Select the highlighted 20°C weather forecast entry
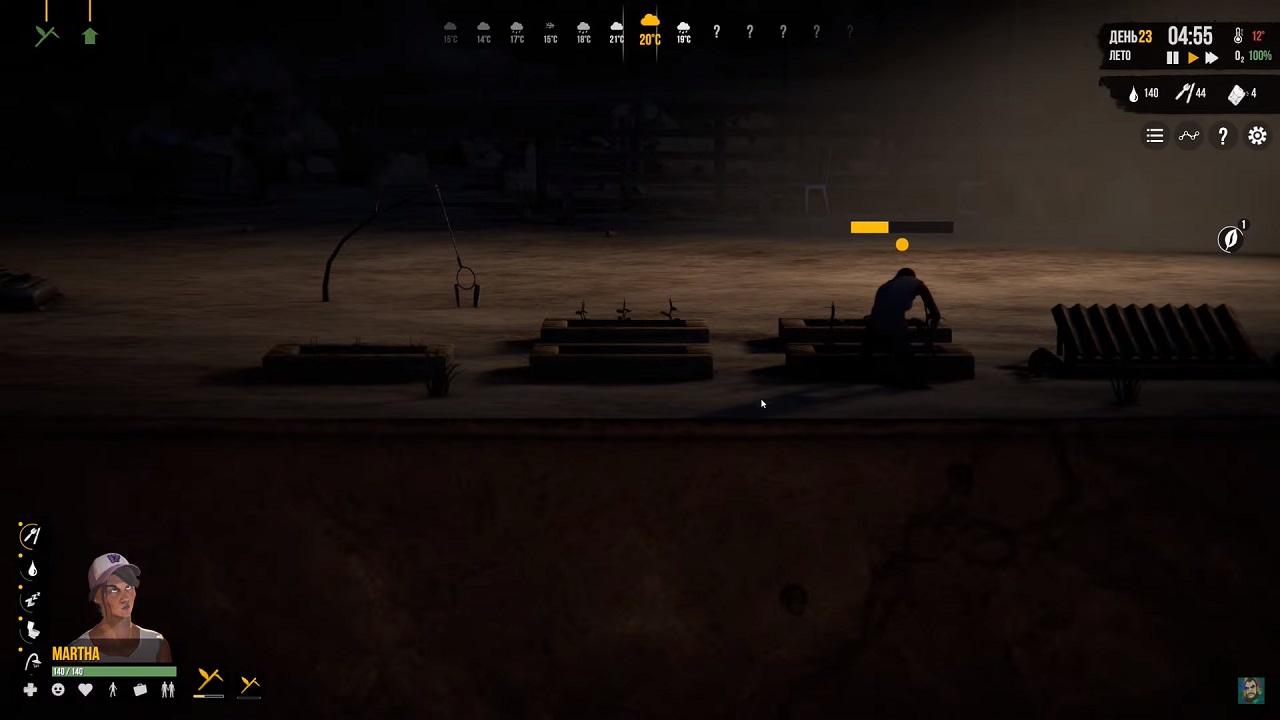Viewport: 1280px width, 720px height. (649, 30)
